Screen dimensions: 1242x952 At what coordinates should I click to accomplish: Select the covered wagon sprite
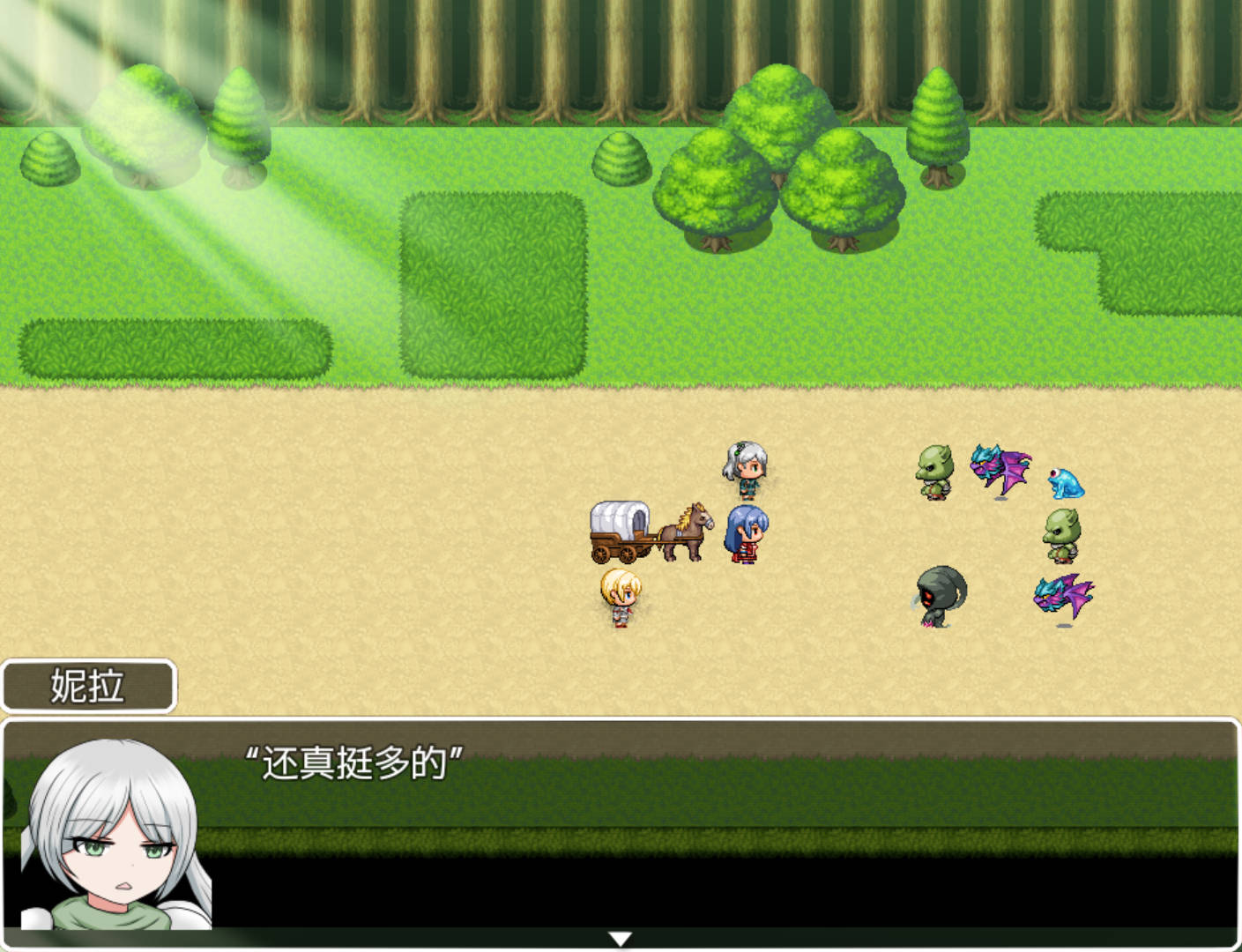[x=620, y=529]
